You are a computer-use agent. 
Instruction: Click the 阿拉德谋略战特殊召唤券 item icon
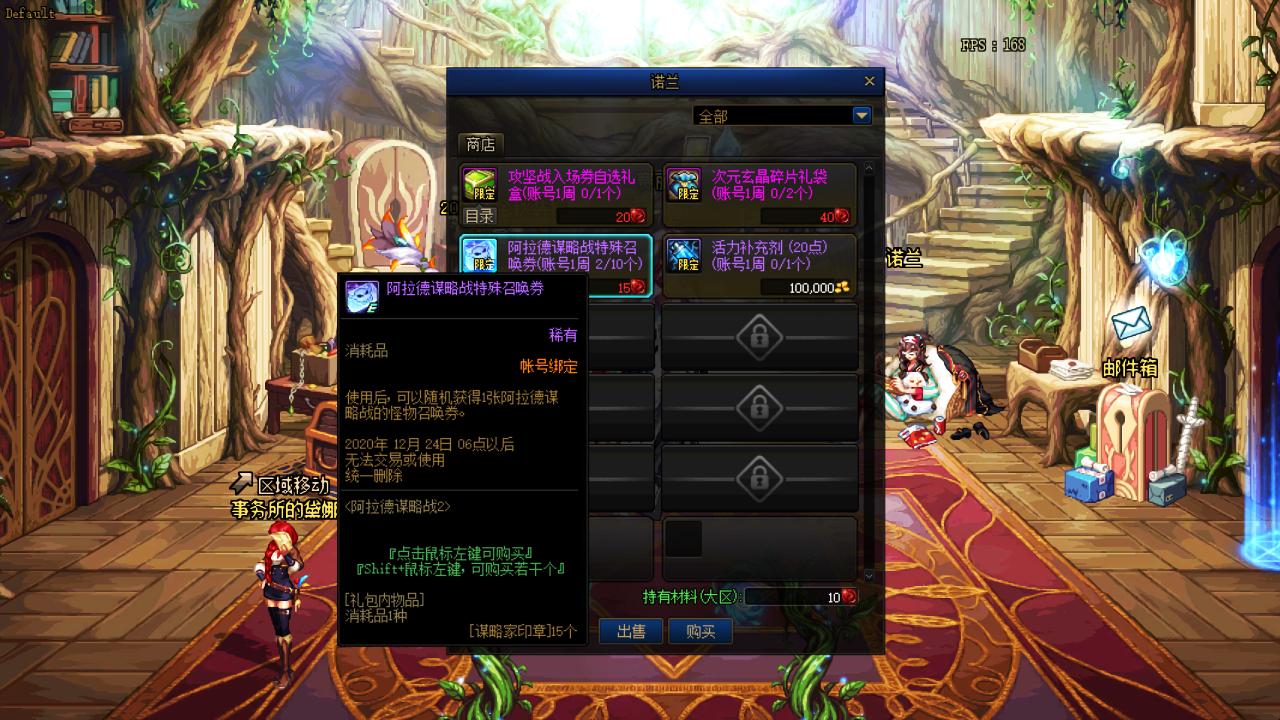click(x=482, y=255)
